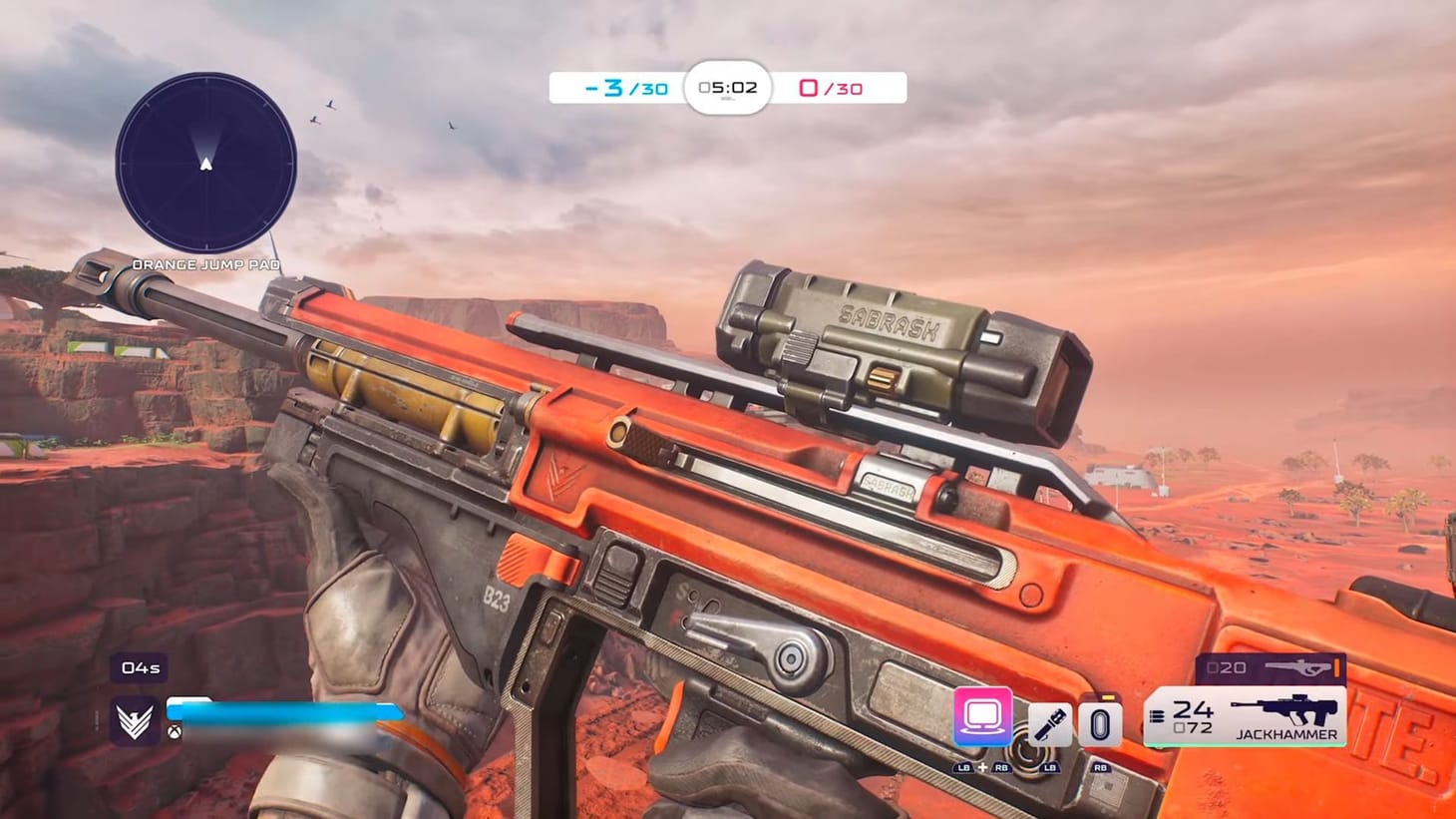Image resolution: width=1456 pixels, height=819 pixels.
Task: Select the ORANGE JUMP PAD waypoint label
Action: (x=206, y=264)
